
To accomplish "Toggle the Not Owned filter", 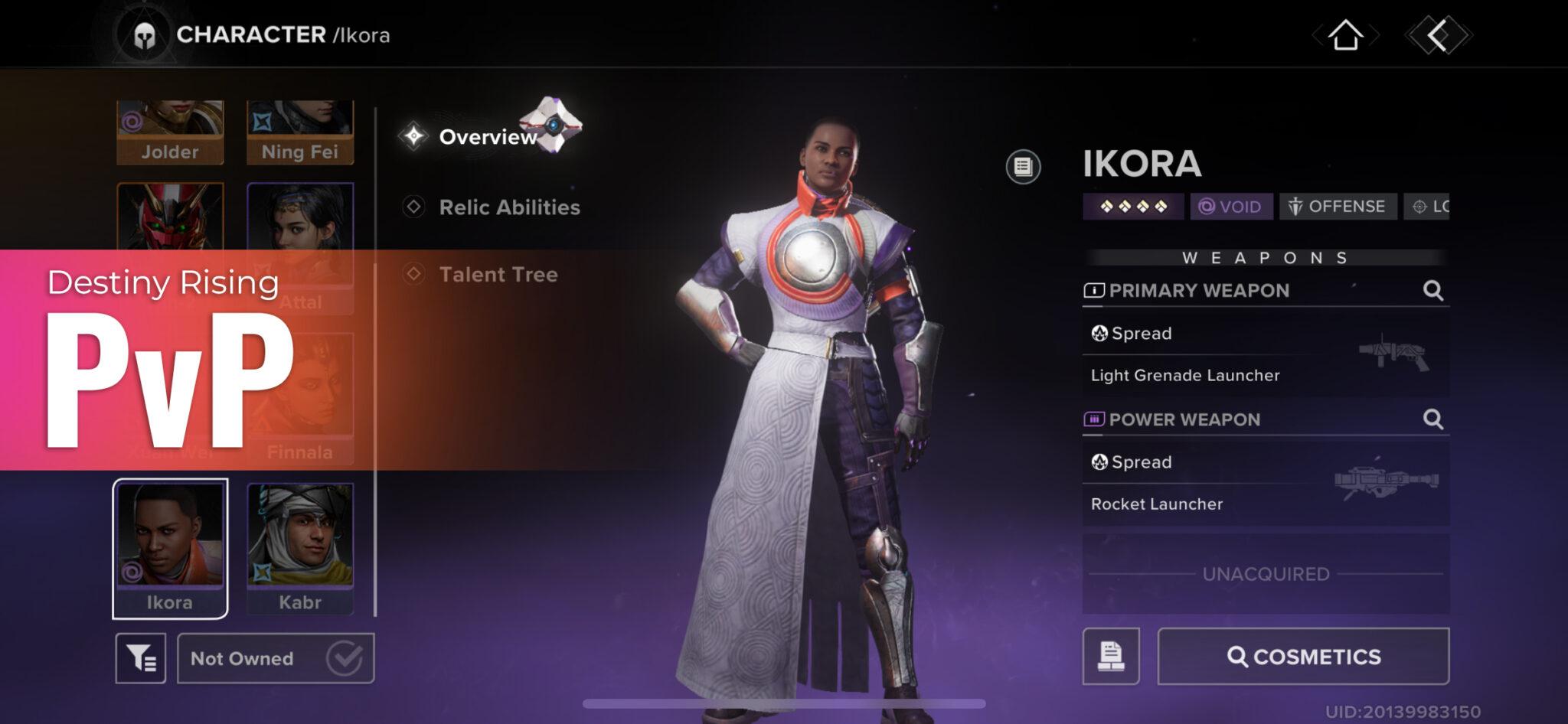I will pyautogui.click(x=273, y=657).
